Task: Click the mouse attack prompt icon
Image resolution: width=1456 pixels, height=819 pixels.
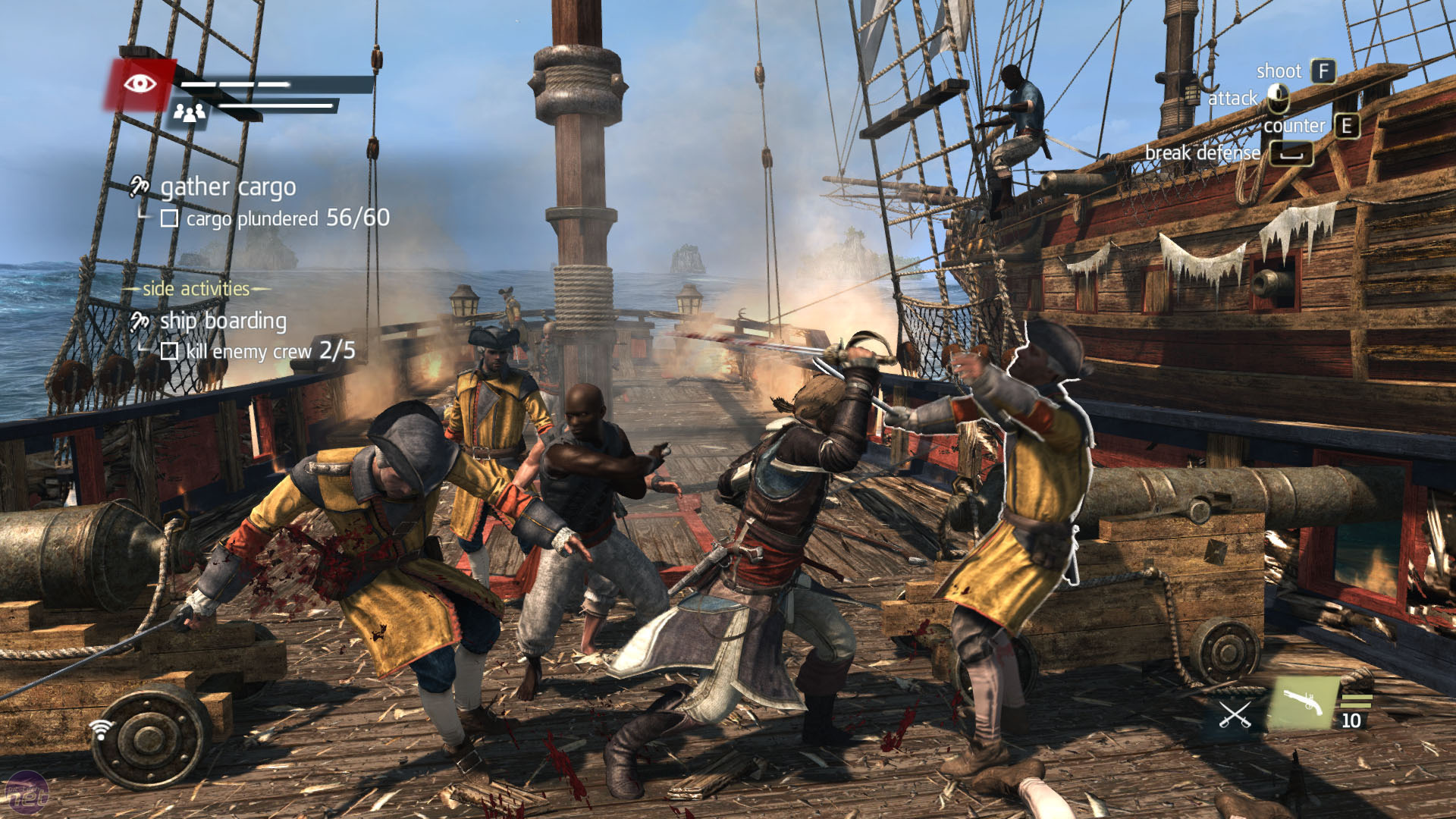Action: pos(1277,96)
